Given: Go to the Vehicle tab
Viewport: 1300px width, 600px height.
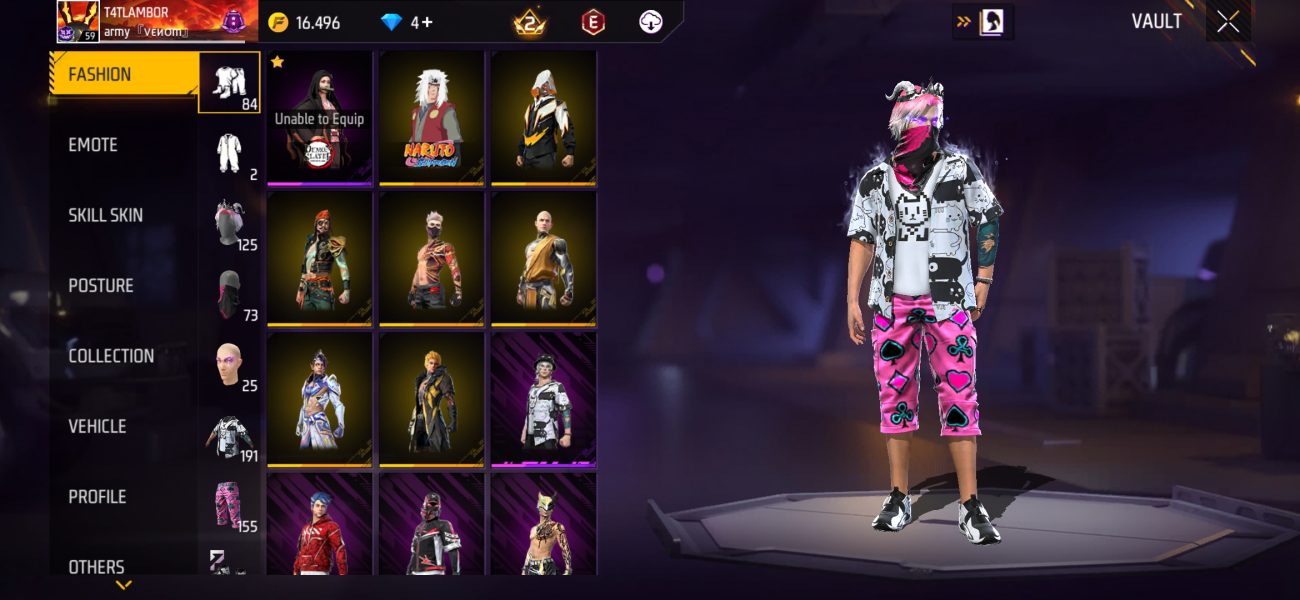Looking at the screenshot, I should click(x=97, y=426).
